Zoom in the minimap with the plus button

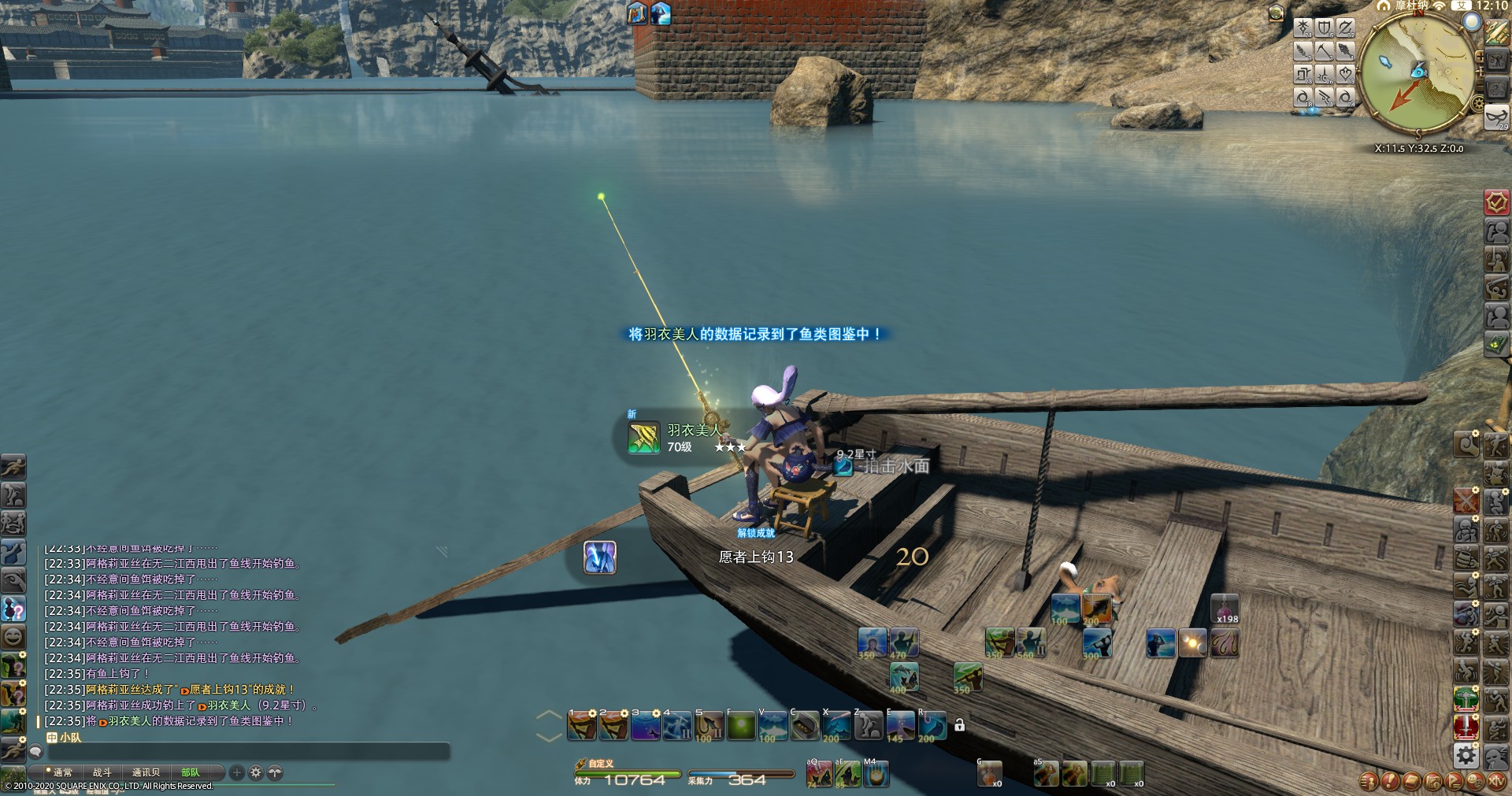pyautogui.click(x=1480, y=55)
